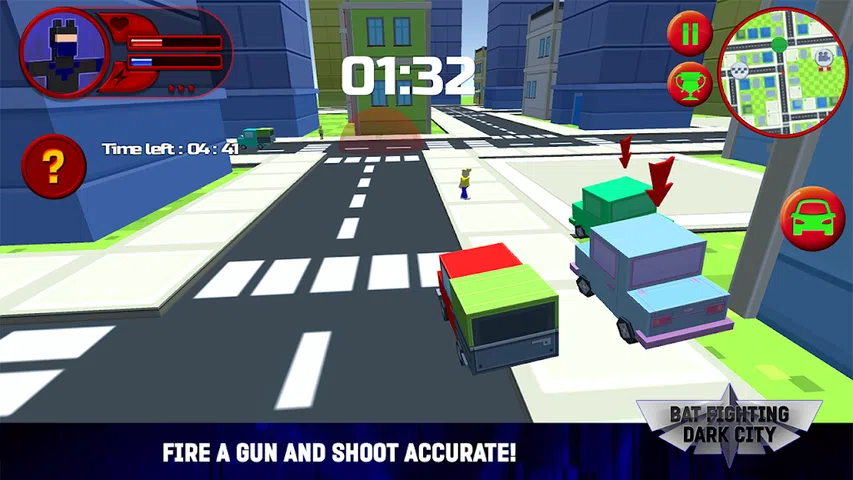Open the trophy achievements button
The height and width of the screenshot is (480, 853).
tap(690, 83)
